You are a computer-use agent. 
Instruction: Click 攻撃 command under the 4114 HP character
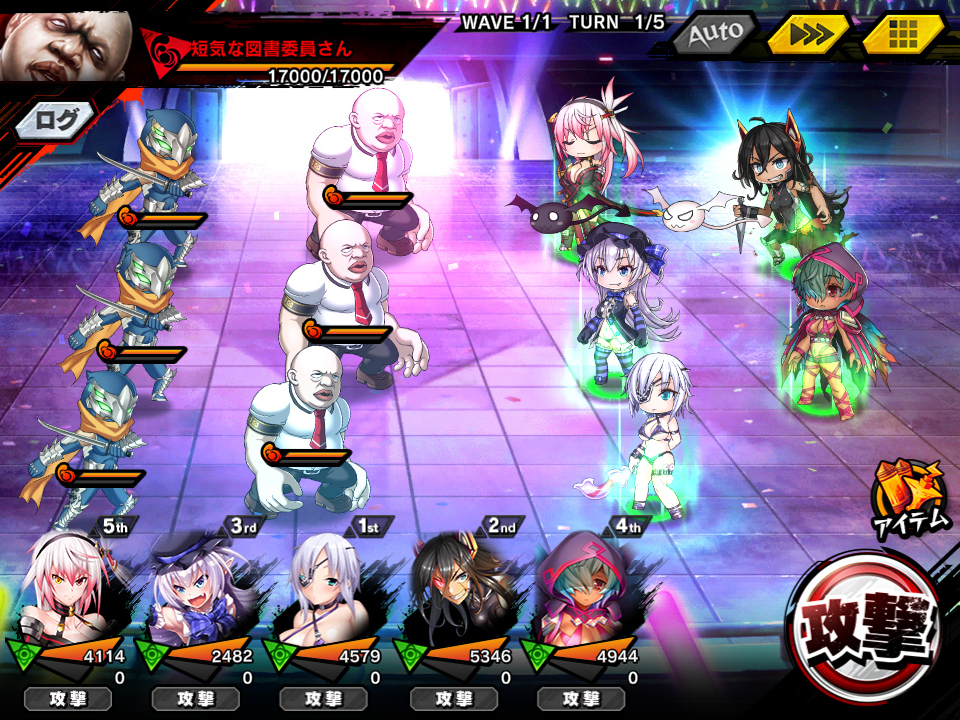pyautogui.click(x=67, y=698)
